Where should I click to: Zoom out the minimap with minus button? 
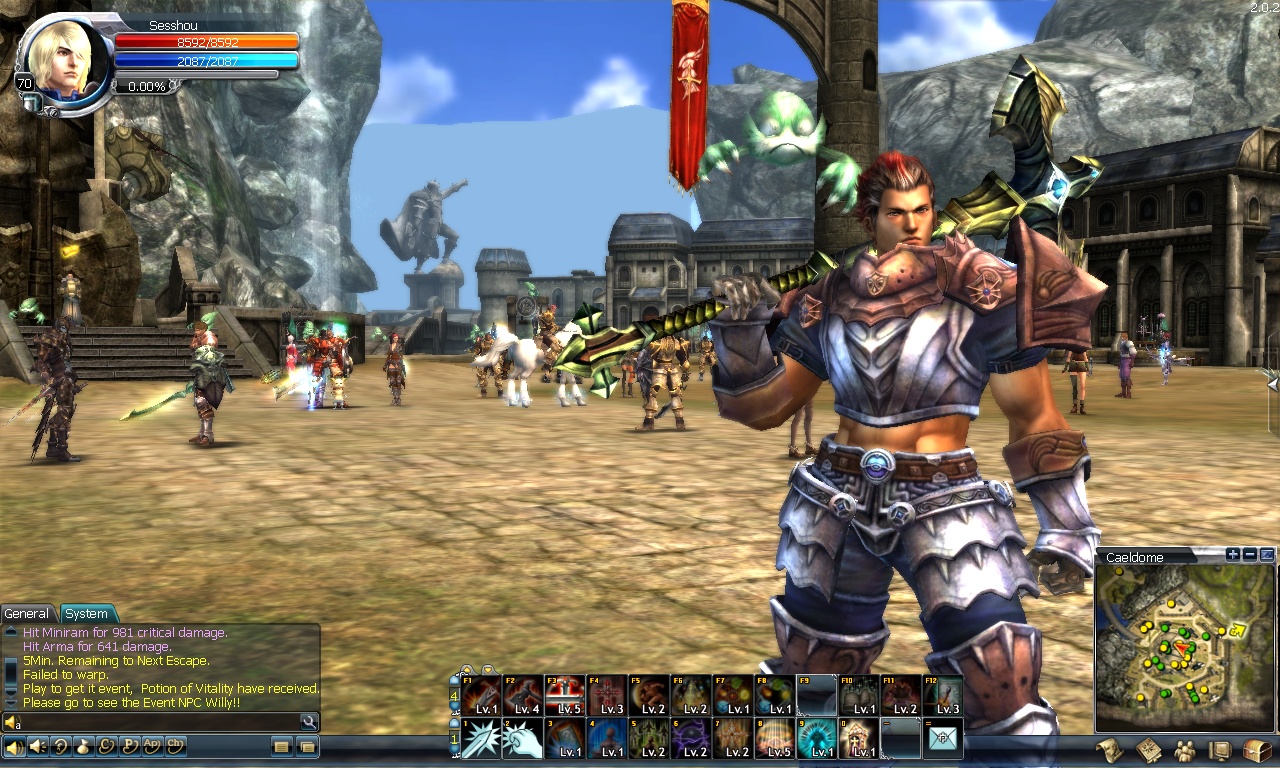point(1250,555)
